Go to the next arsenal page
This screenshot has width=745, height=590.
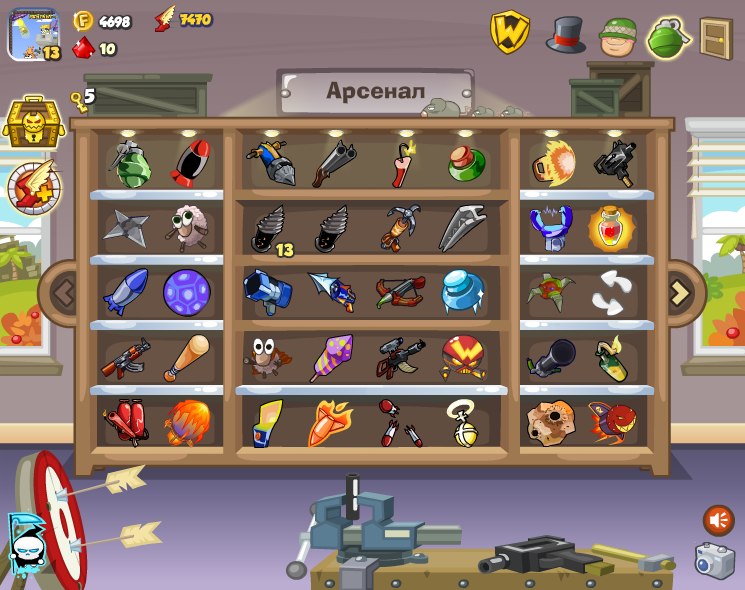[x=680, y=293]
